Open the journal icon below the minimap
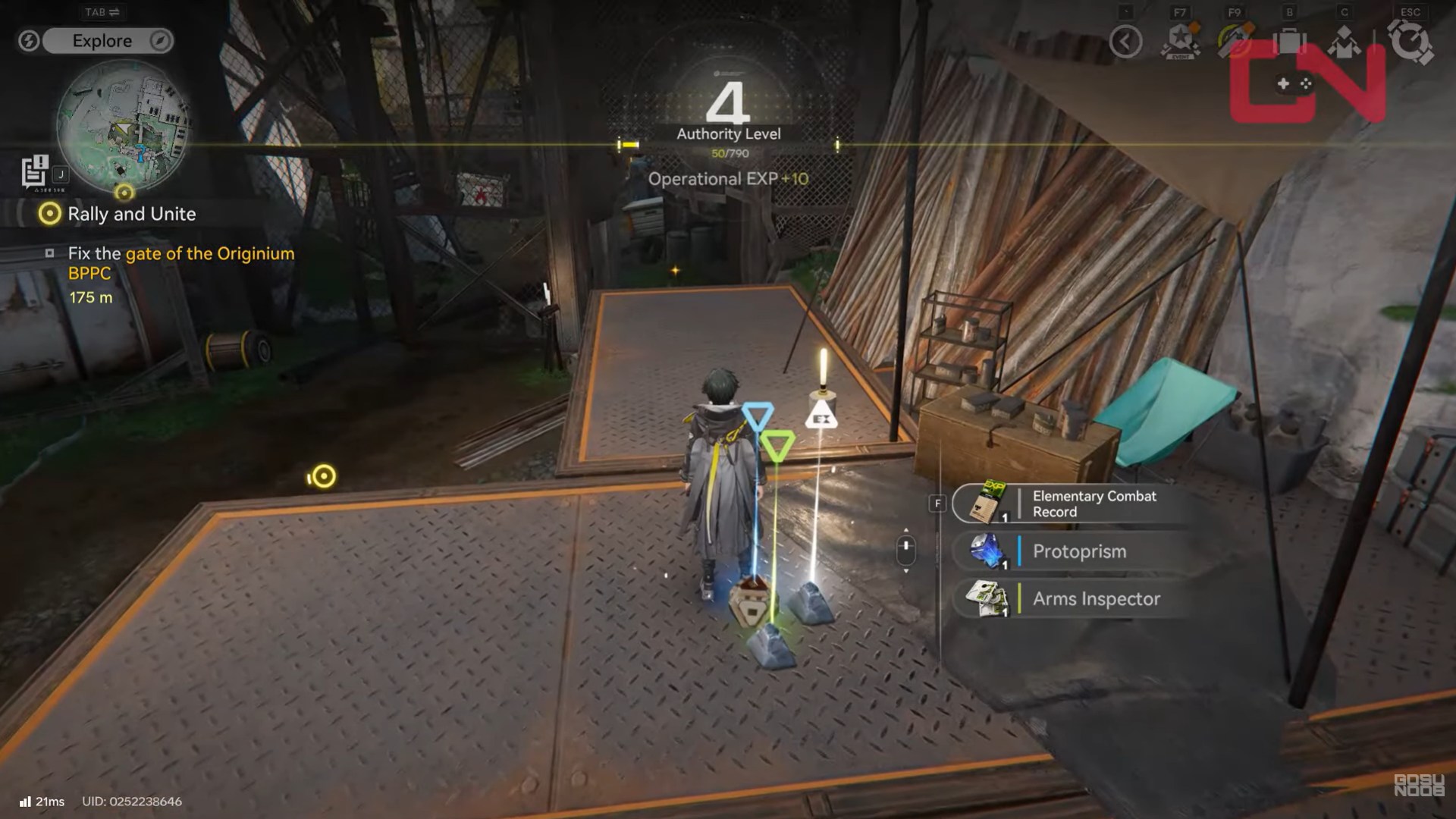1456x819 pixels. [33, 172]
